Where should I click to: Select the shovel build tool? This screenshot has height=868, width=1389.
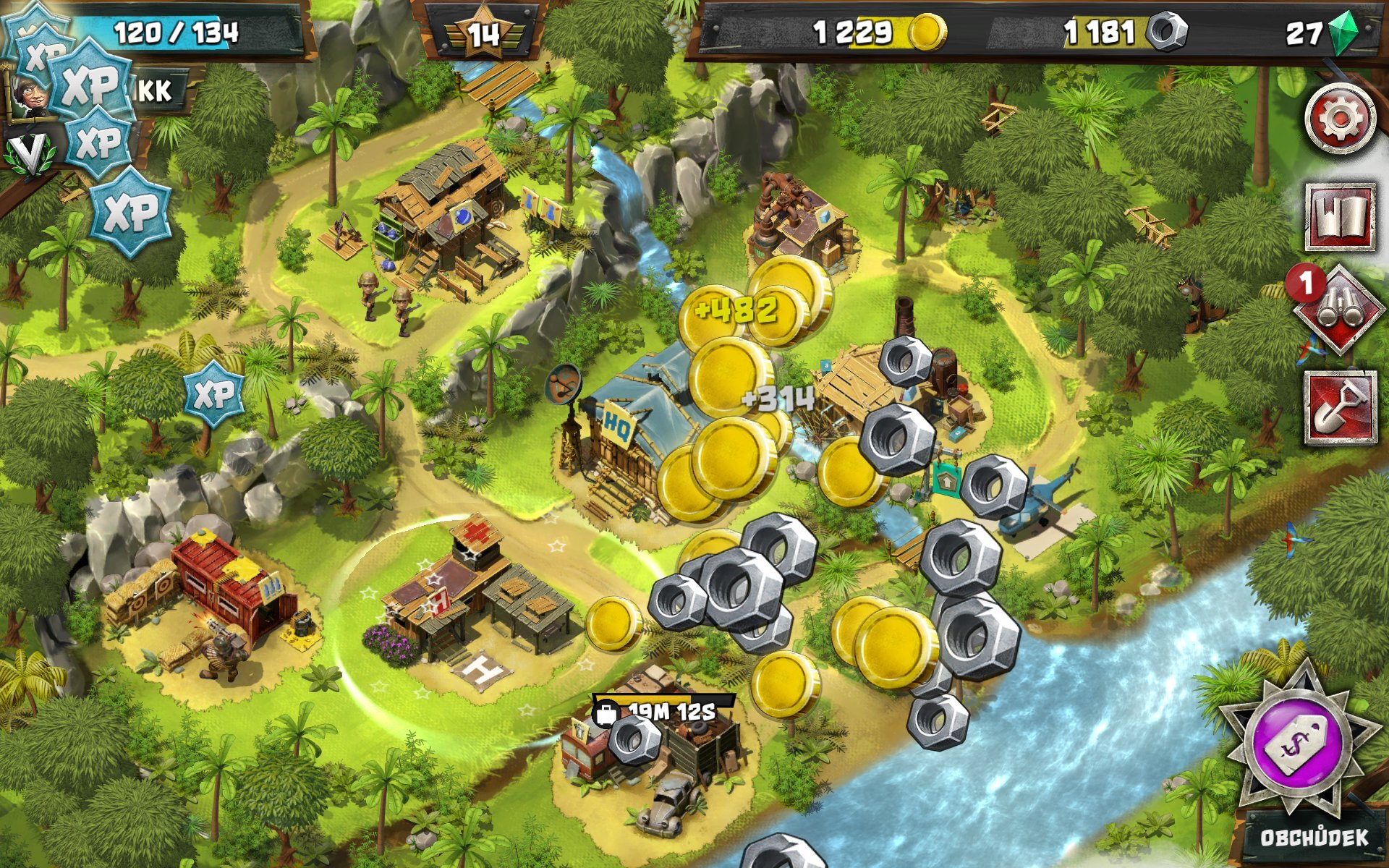coord(1340,407)
